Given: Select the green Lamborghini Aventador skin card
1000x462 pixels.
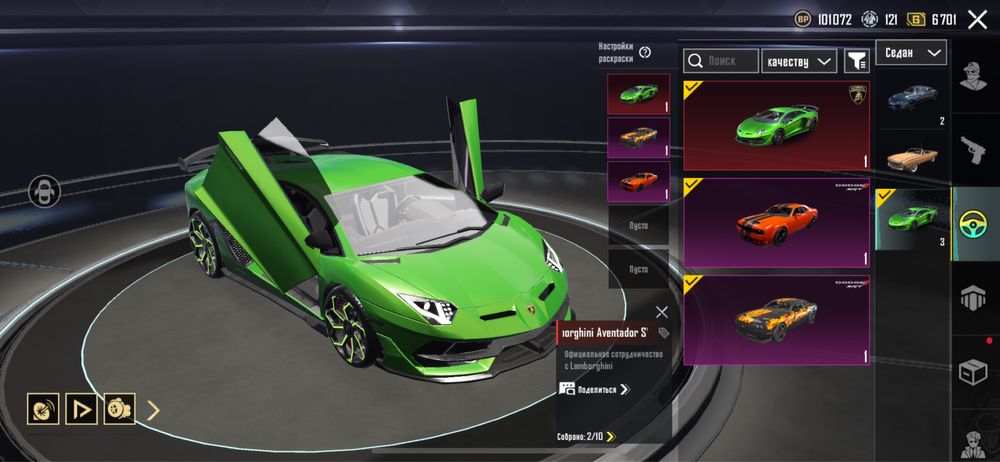Looking at the screenshot, I should click(776, 126).
